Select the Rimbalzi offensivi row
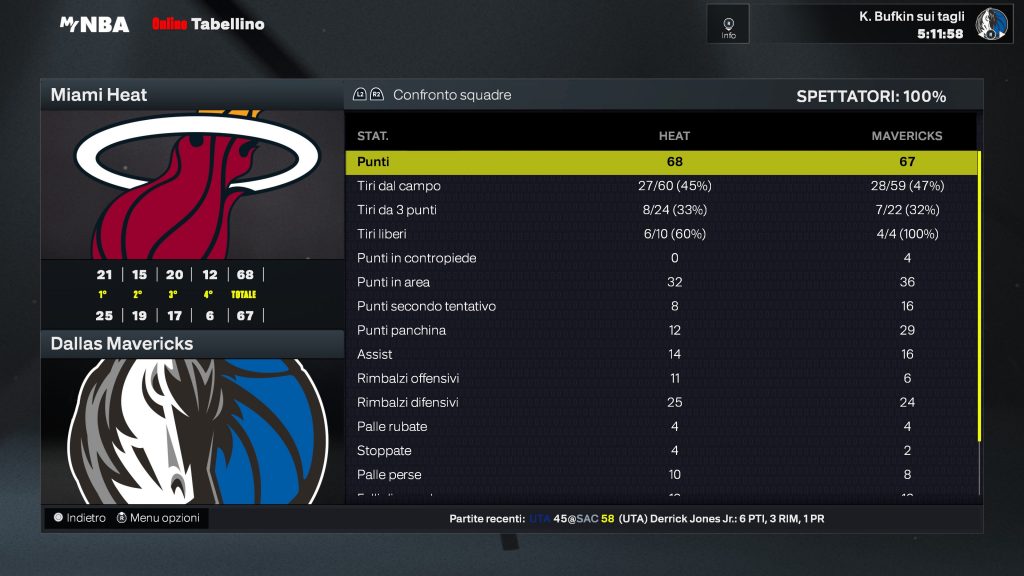Screen dimensions: 1024x576 click(x=660, y=378)
